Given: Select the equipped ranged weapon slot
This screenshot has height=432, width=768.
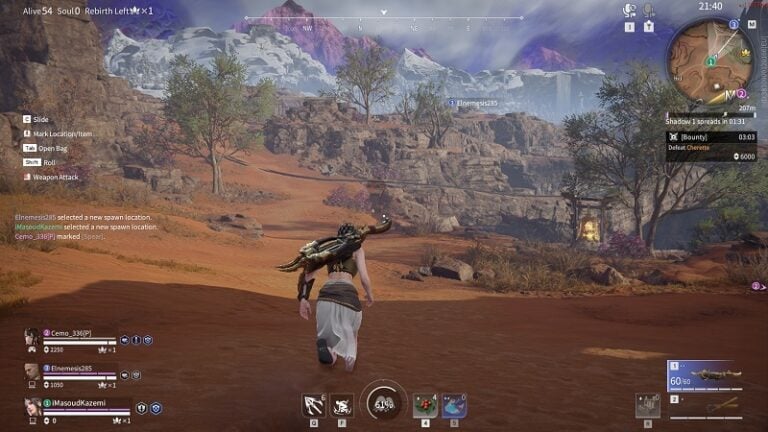Looking at the screenshot, I should pyautogui.click(x=703, y=376).
